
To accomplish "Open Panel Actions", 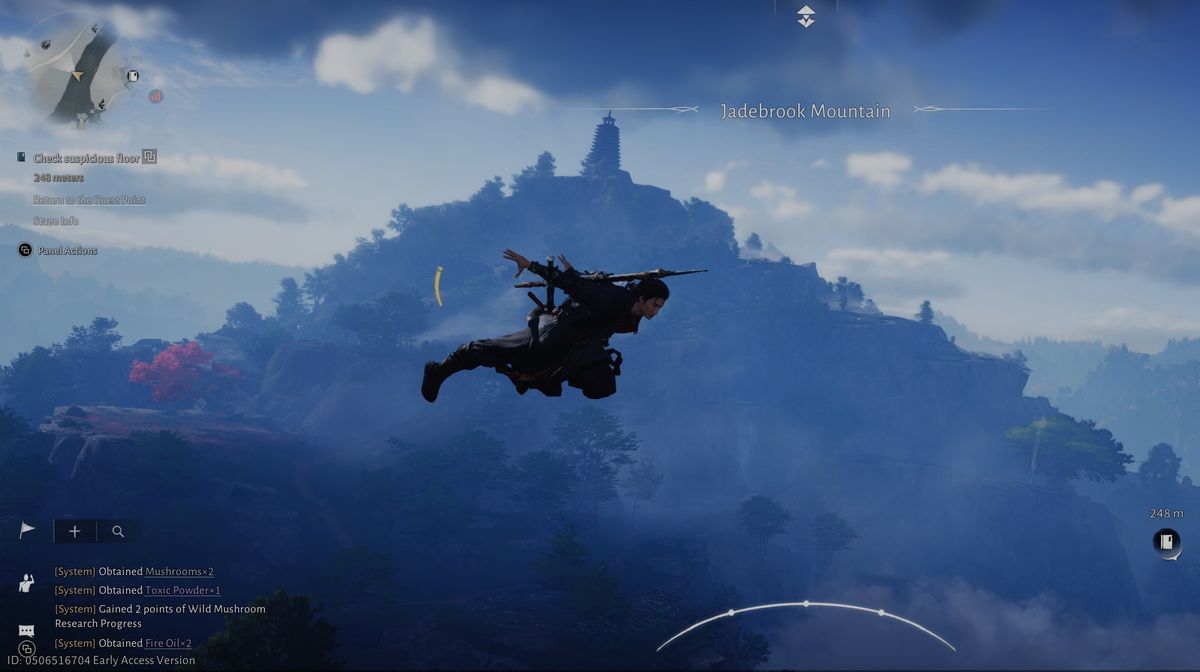I will (x=67, y=250).
